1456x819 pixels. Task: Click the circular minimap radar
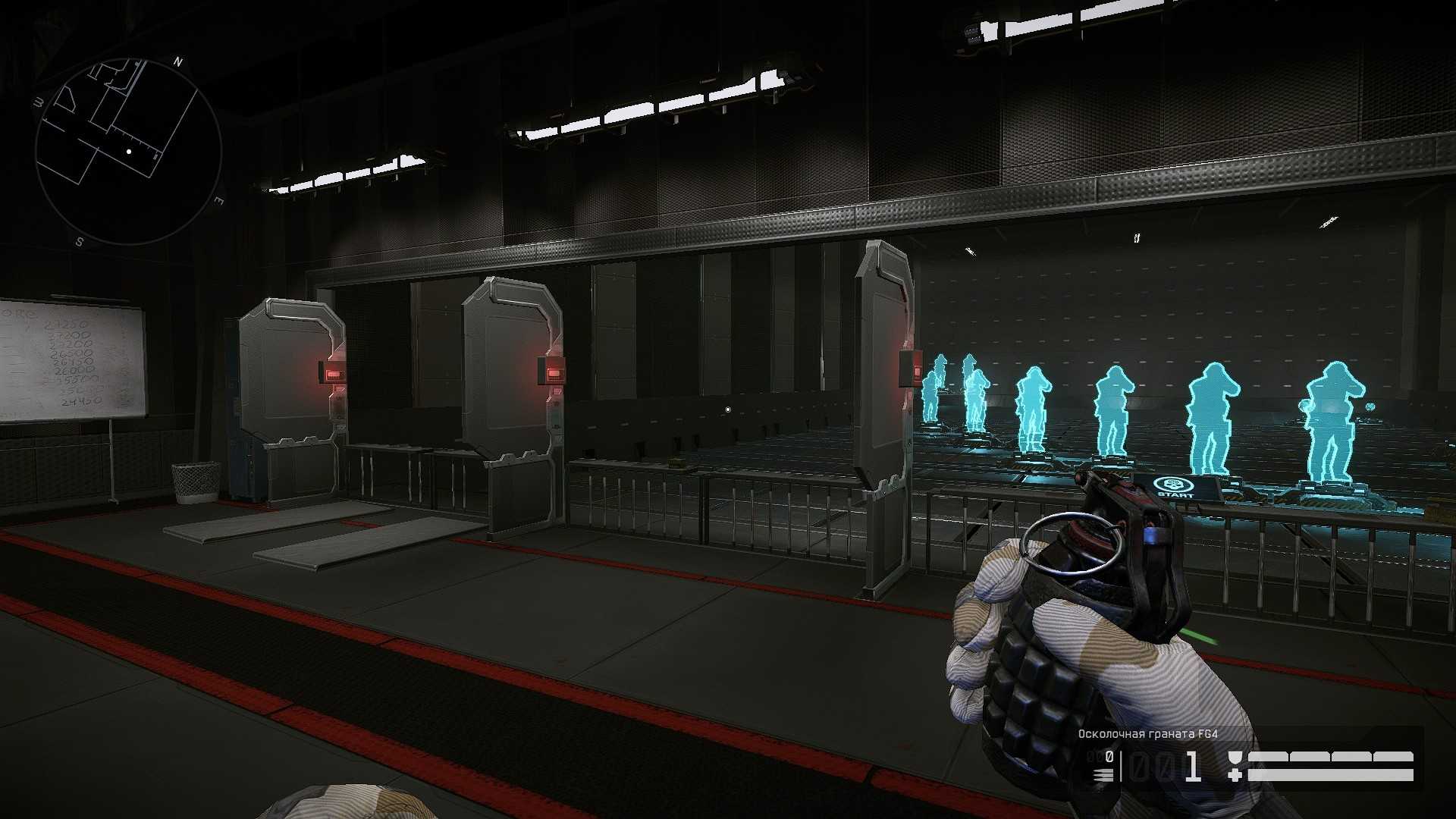127,150
